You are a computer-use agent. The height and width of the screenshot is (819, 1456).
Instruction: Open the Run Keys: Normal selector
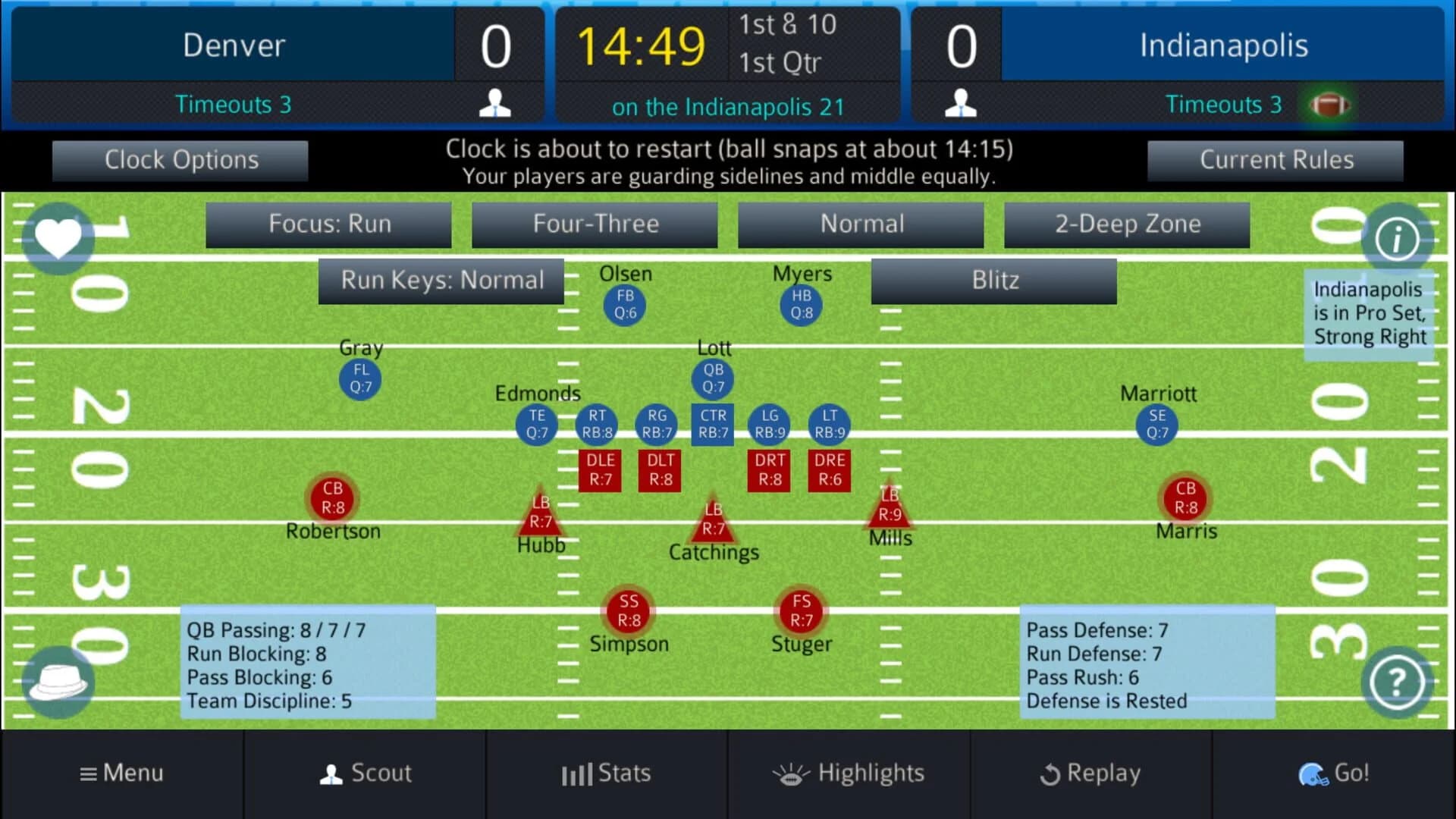point(441,280)
